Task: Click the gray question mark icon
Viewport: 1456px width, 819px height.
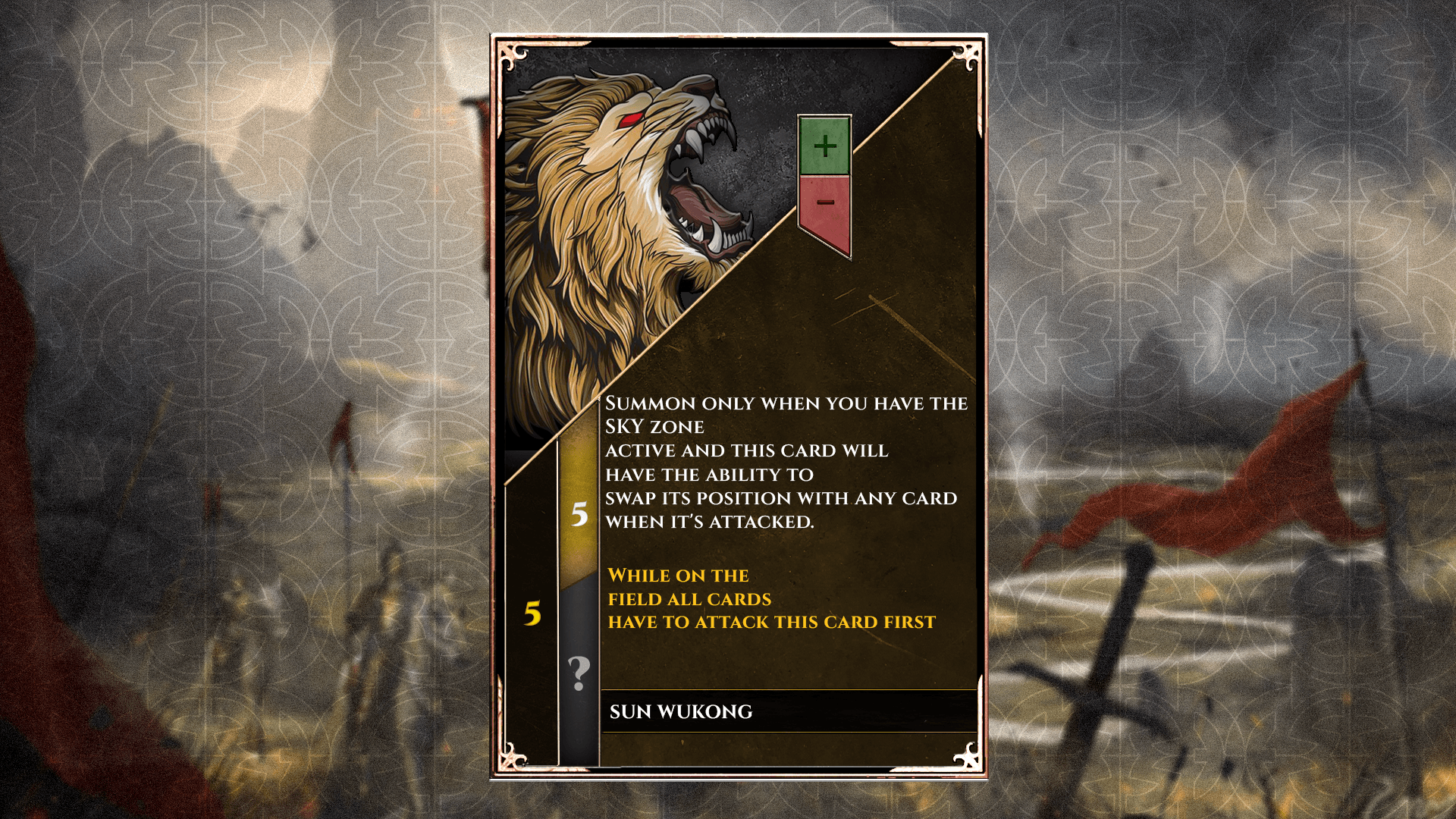Action: (x=579, y=673)
